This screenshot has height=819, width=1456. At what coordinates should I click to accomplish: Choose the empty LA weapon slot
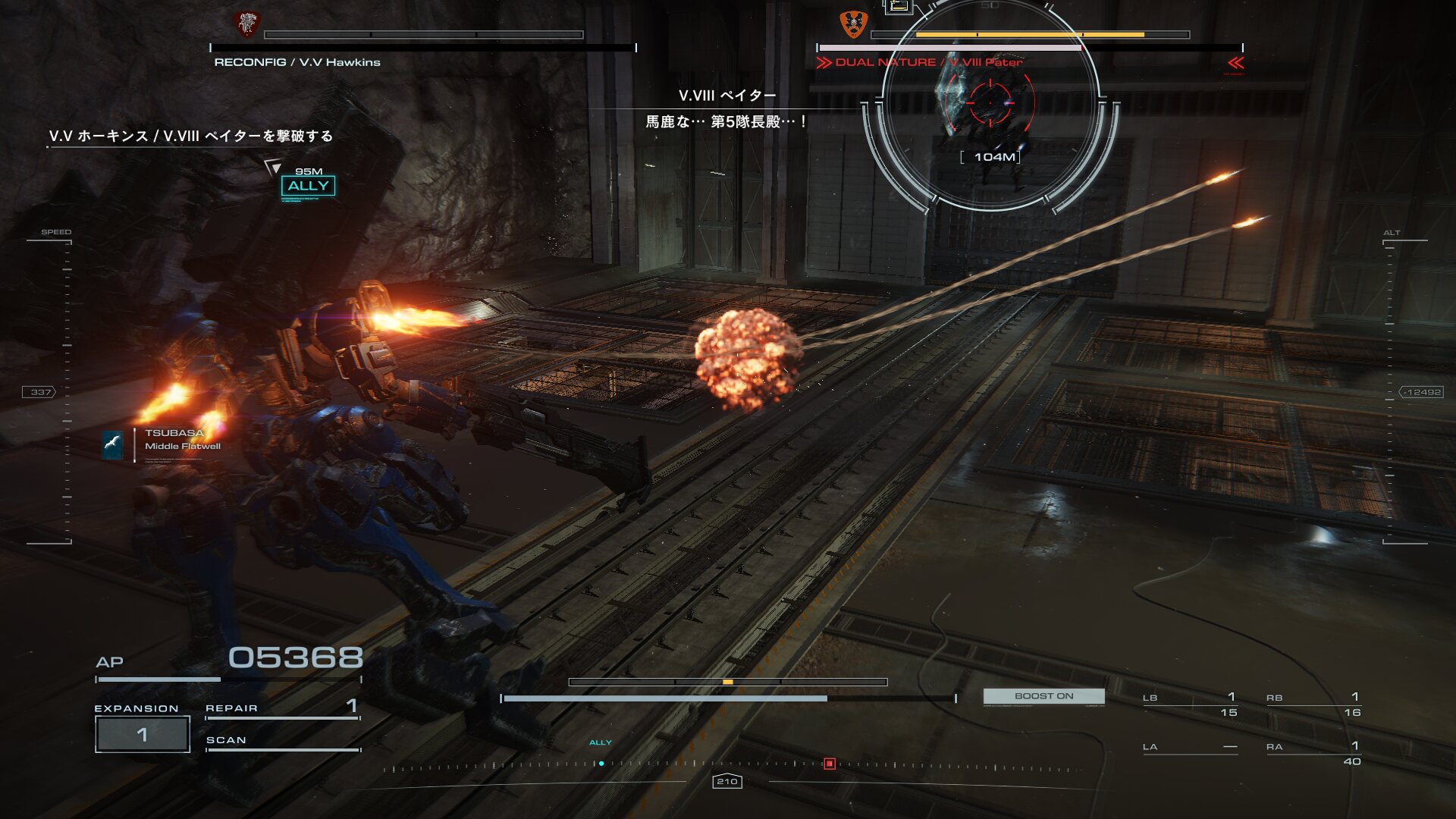1190,748
